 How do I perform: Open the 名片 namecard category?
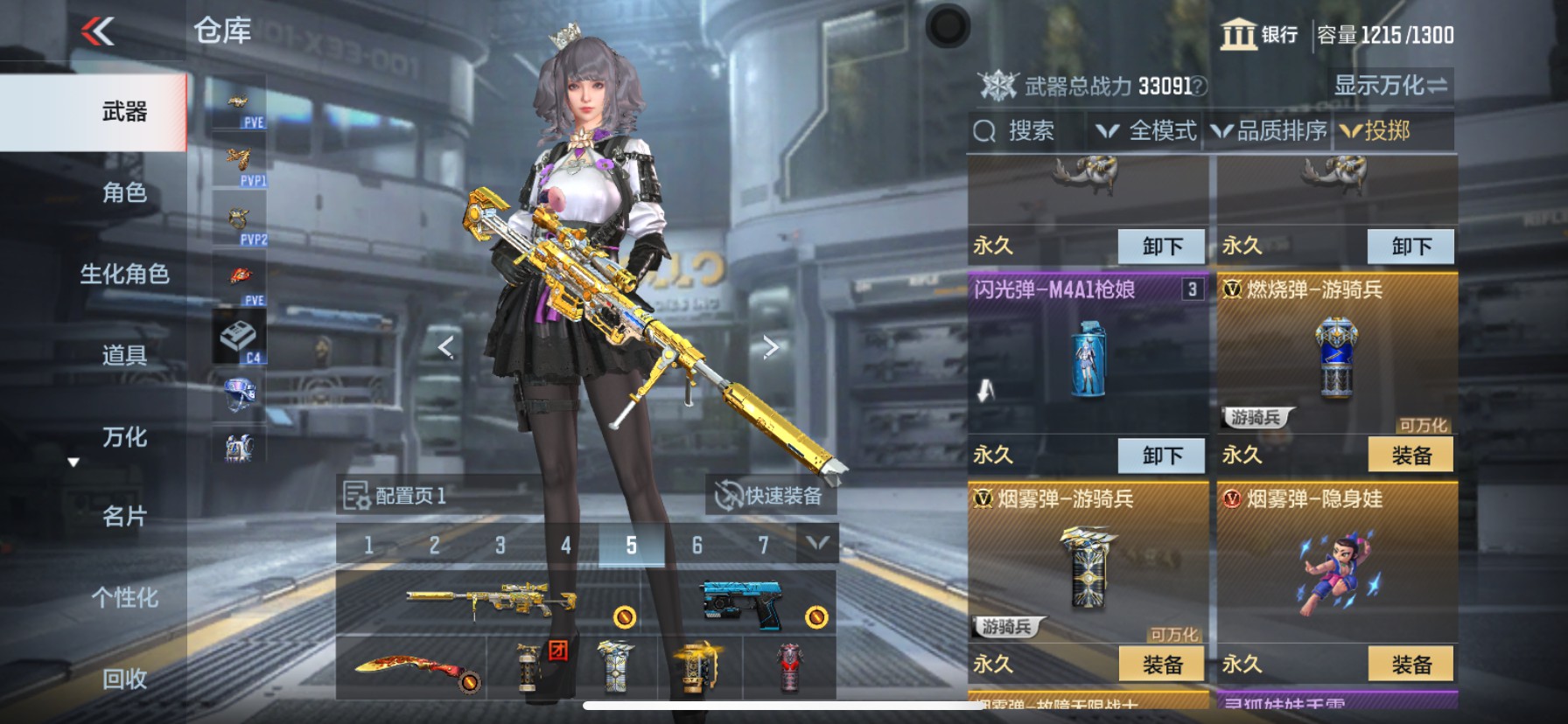point(124,517)
